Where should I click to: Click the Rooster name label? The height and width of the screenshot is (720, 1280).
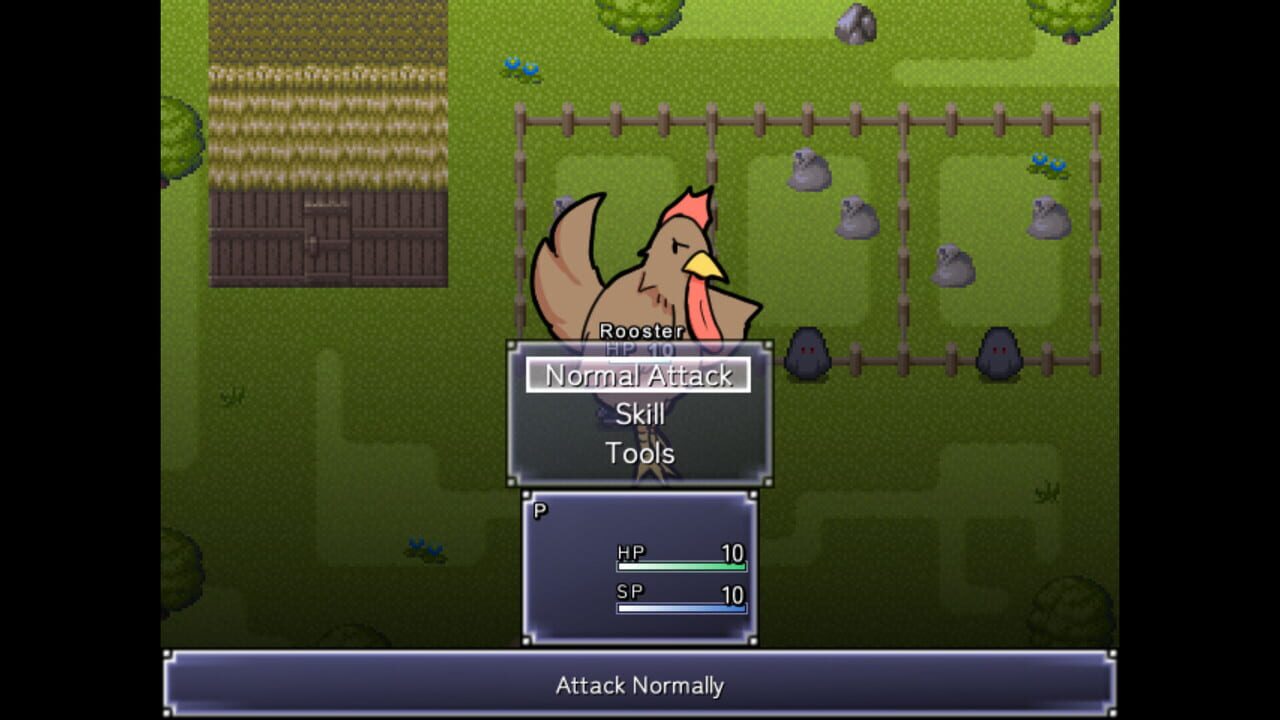(x=640, y=330)
